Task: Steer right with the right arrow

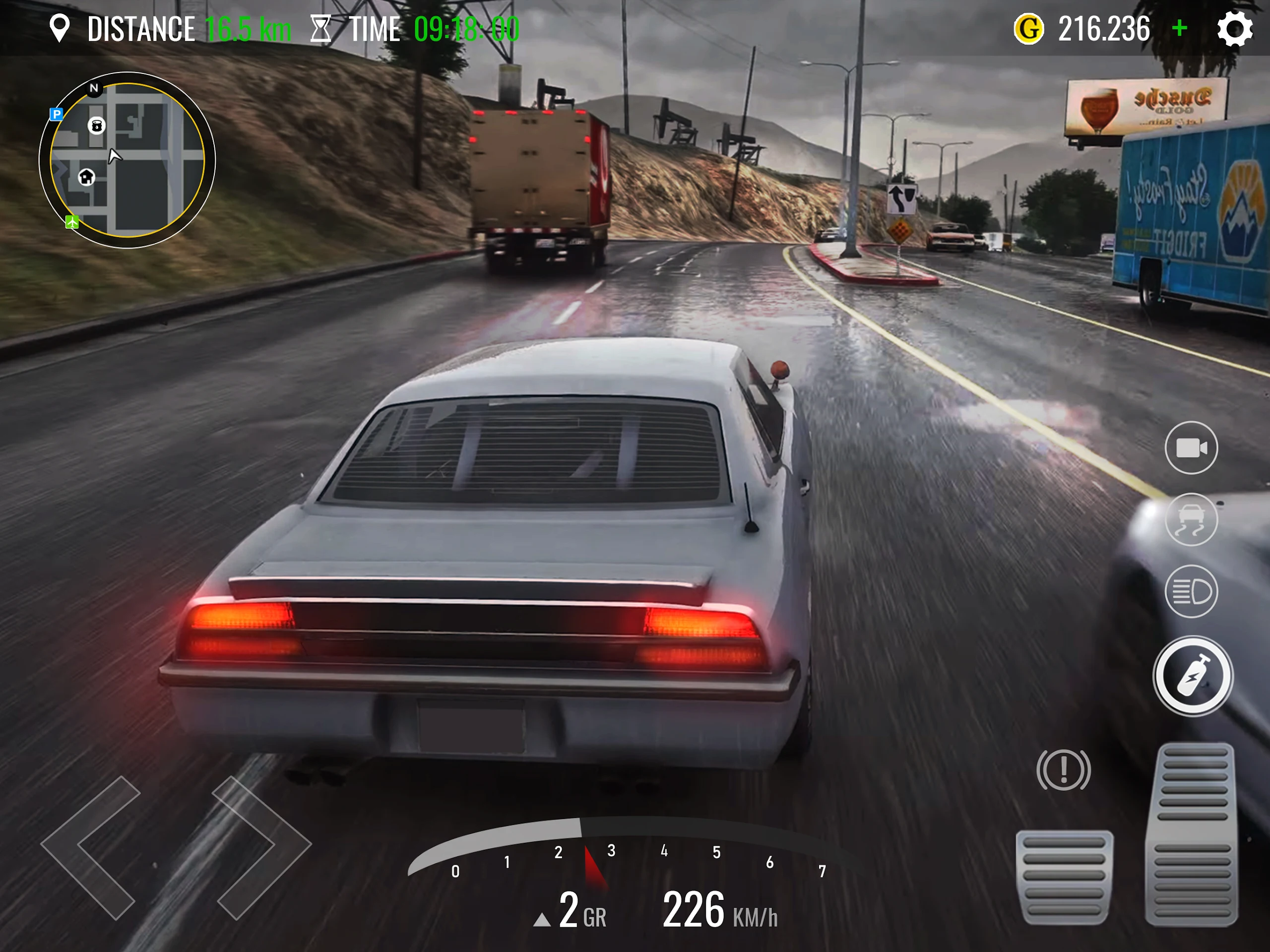Action: point(262,847)
